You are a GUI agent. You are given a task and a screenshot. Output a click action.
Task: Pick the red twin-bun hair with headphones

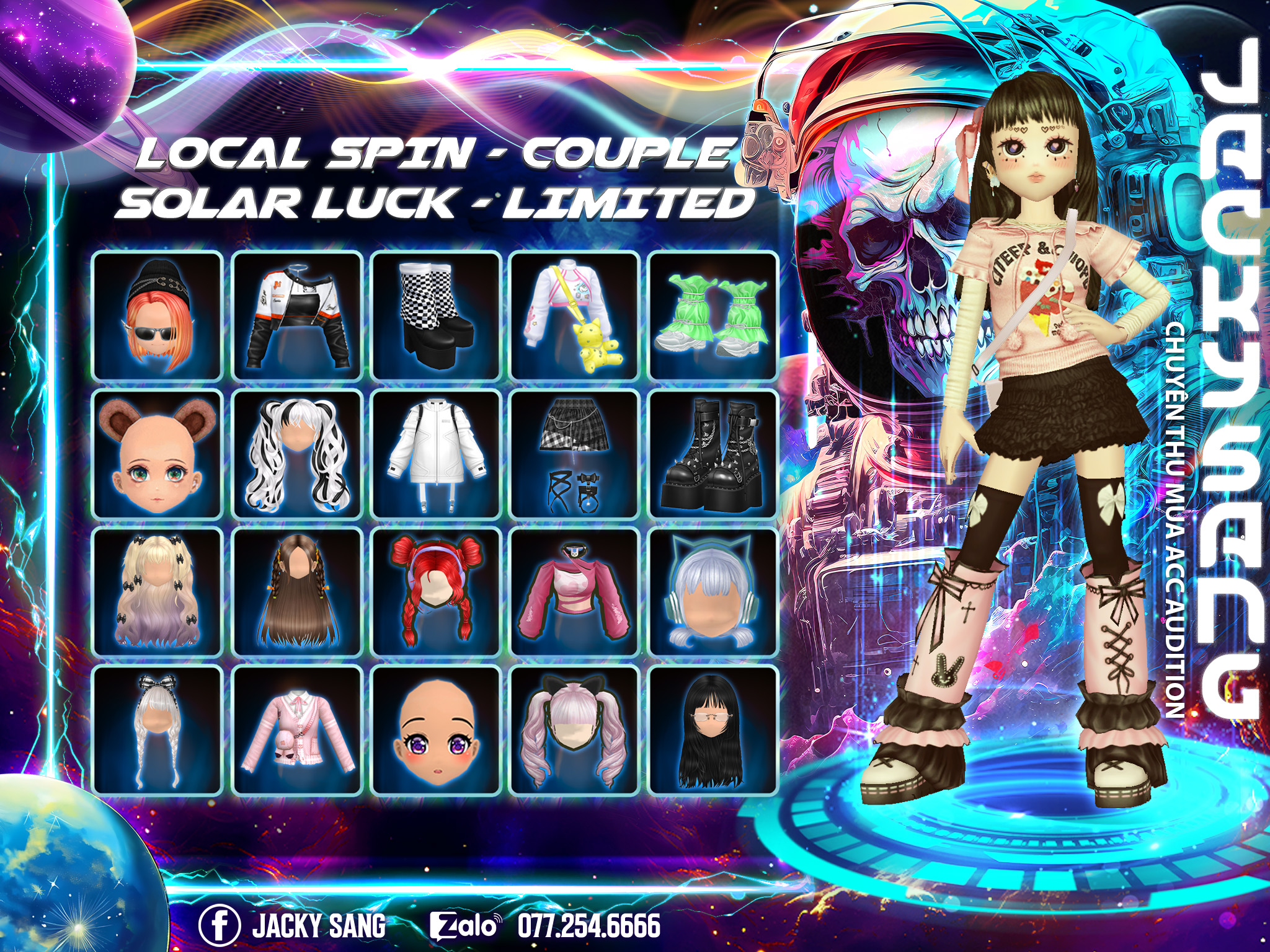click(x=436, y=592)
